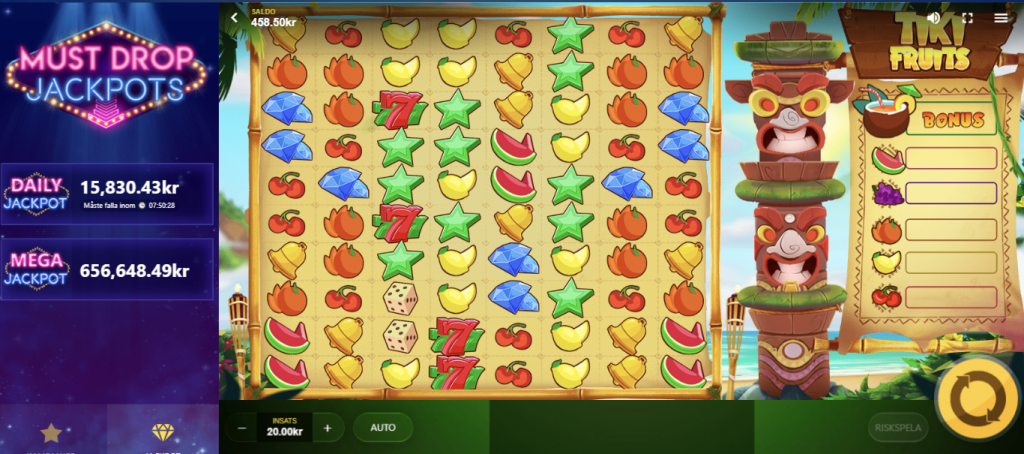
Task: Decrease the bet with the minus button
Action: 243,428
